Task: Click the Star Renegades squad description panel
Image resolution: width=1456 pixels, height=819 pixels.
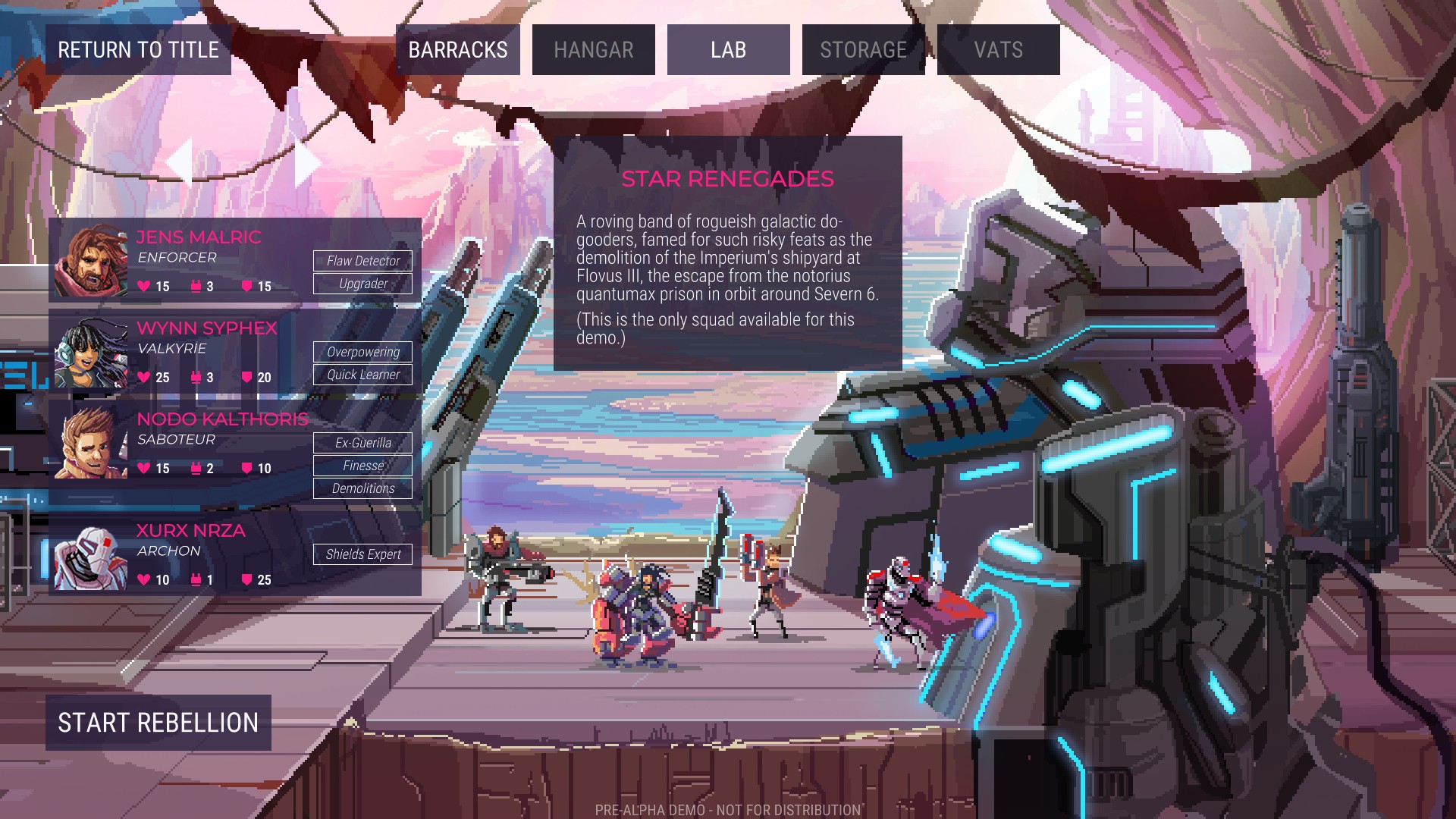Action: click(728, 250)
